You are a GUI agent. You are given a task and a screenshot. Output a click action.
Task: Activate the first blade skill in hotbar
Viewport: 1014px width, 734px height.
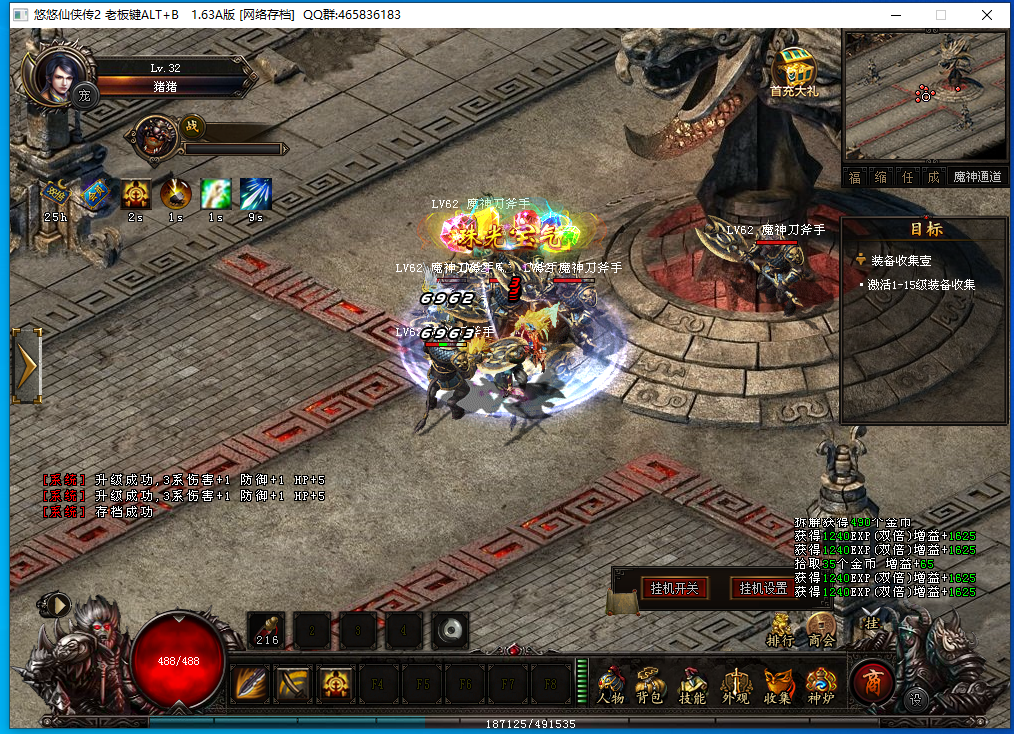(249, 684)
